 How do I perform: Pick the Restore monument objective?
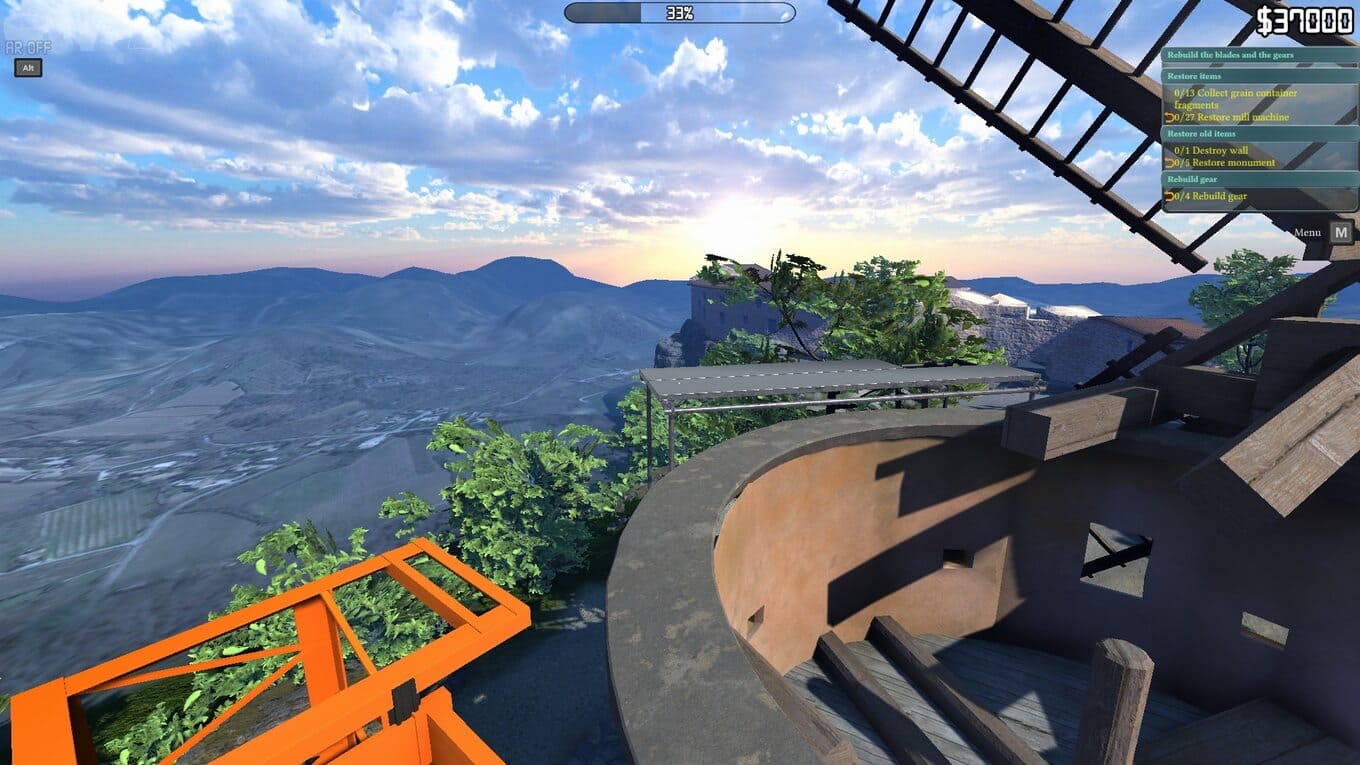click(x=1224, y=162)
